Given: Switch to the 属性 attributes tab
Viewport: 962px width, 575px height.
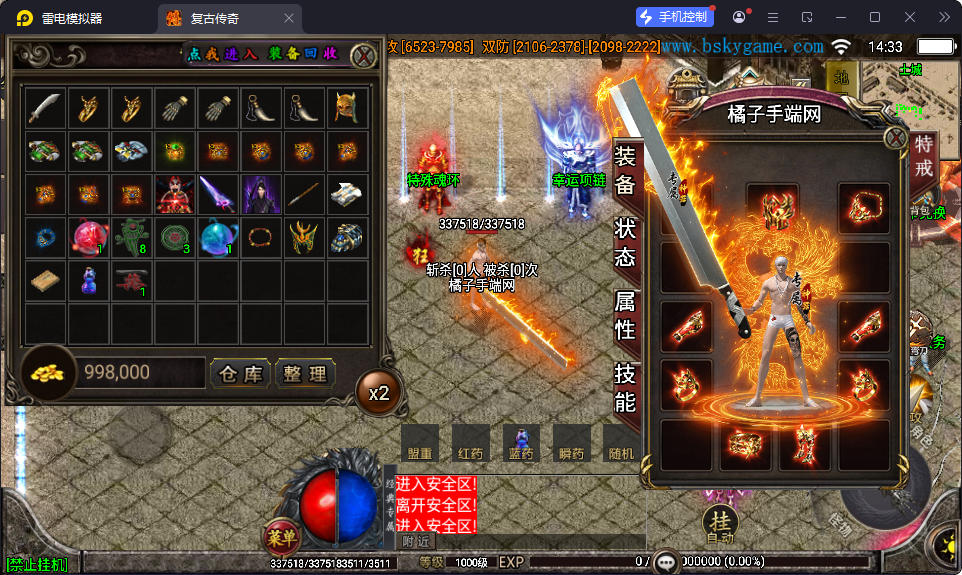Looking at the screenshot, I should pos(625,313).
